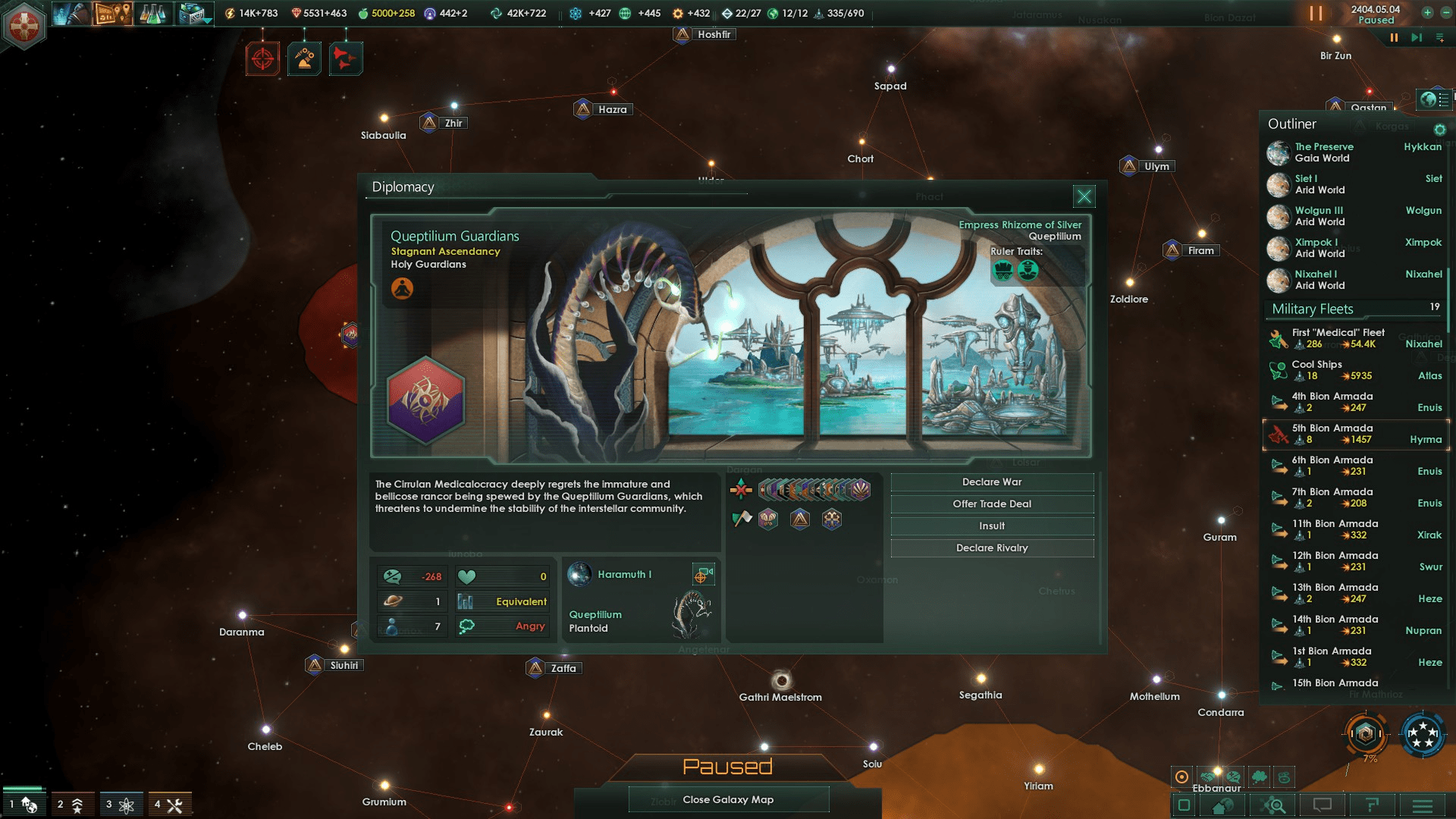This screenshot has height=819, width=1456.
Task: Open the Situation Log with map-pin icon
Action: click(x=112, y=14)
